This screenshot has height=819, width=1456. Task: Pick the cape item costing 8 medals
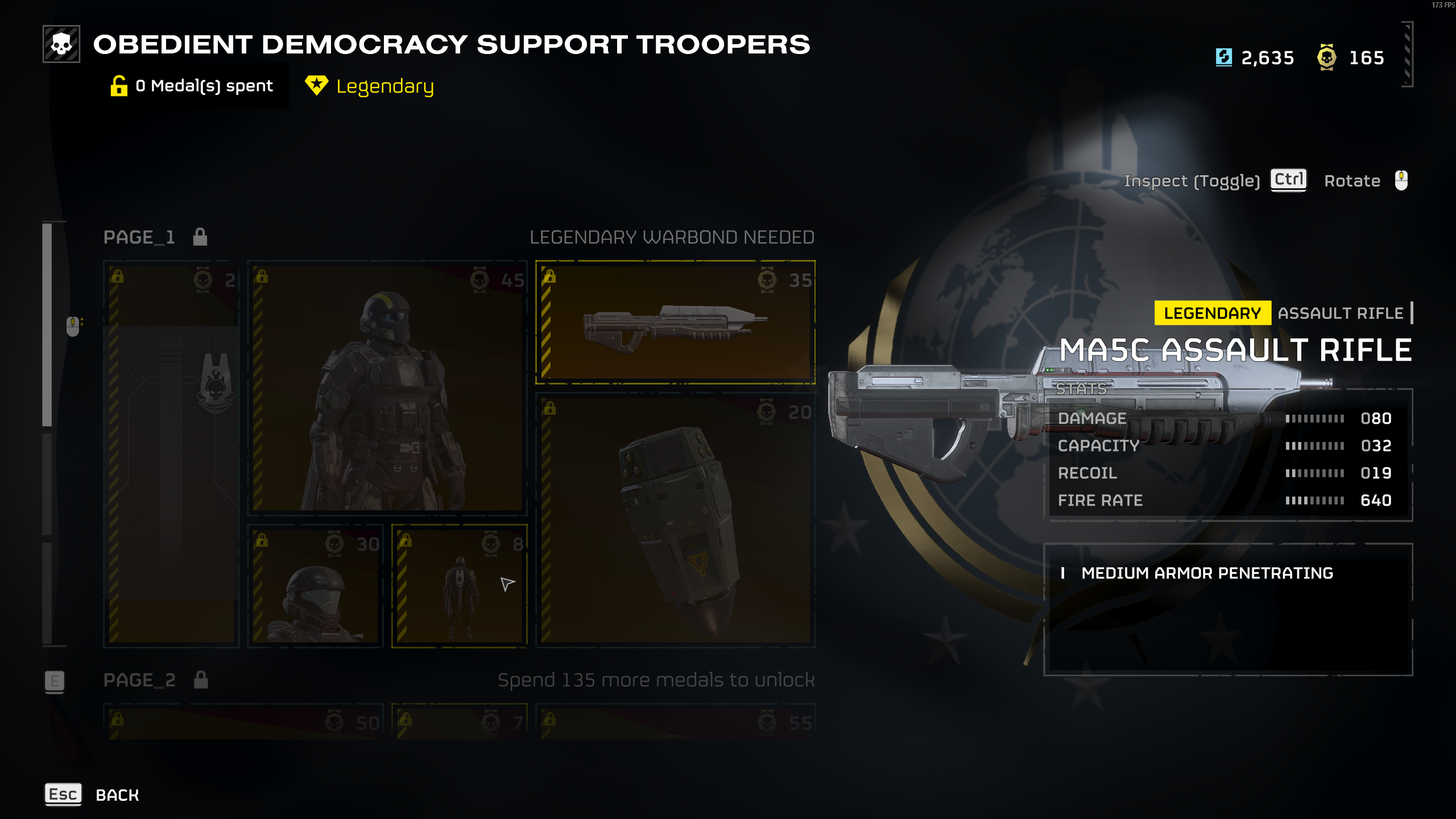[460, 586]
